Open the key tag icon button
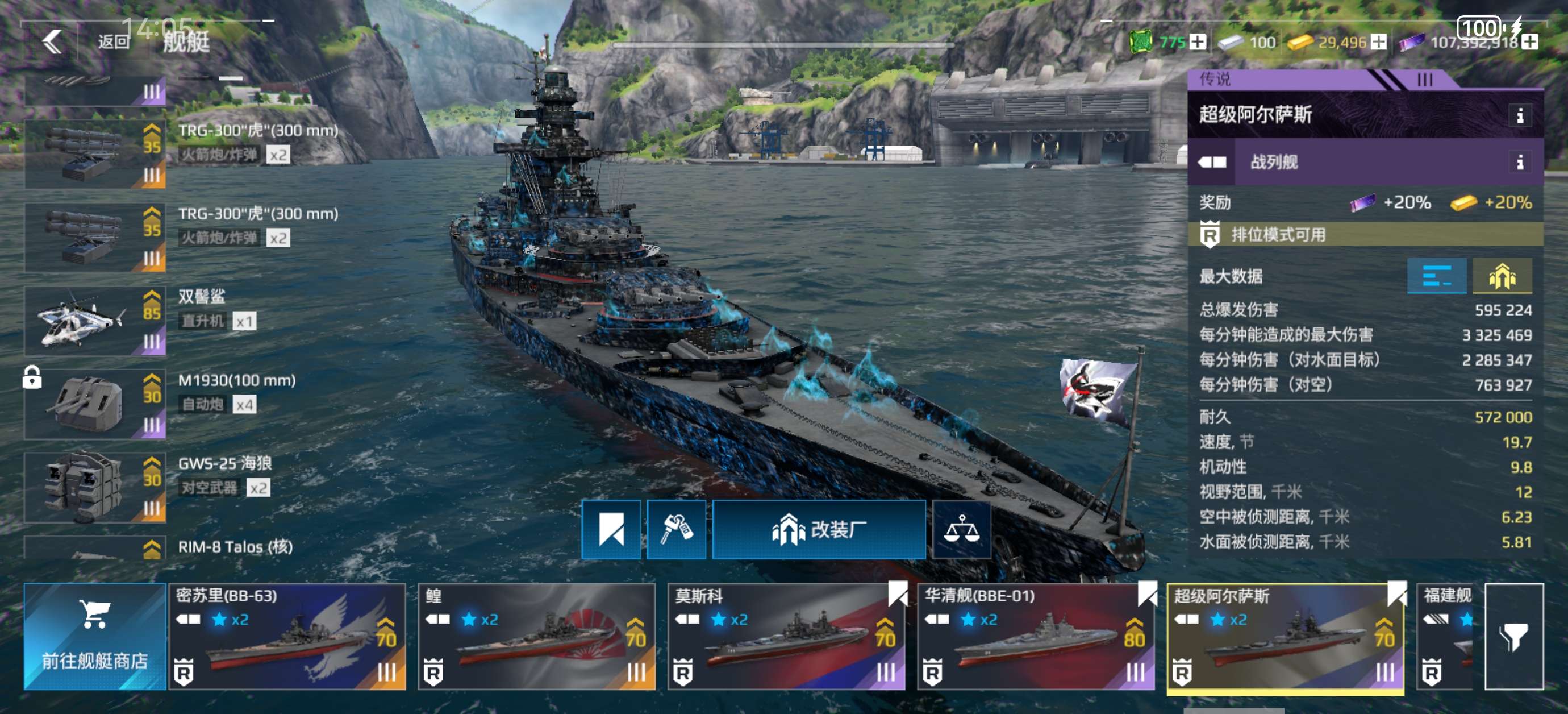 coord(675,529)
